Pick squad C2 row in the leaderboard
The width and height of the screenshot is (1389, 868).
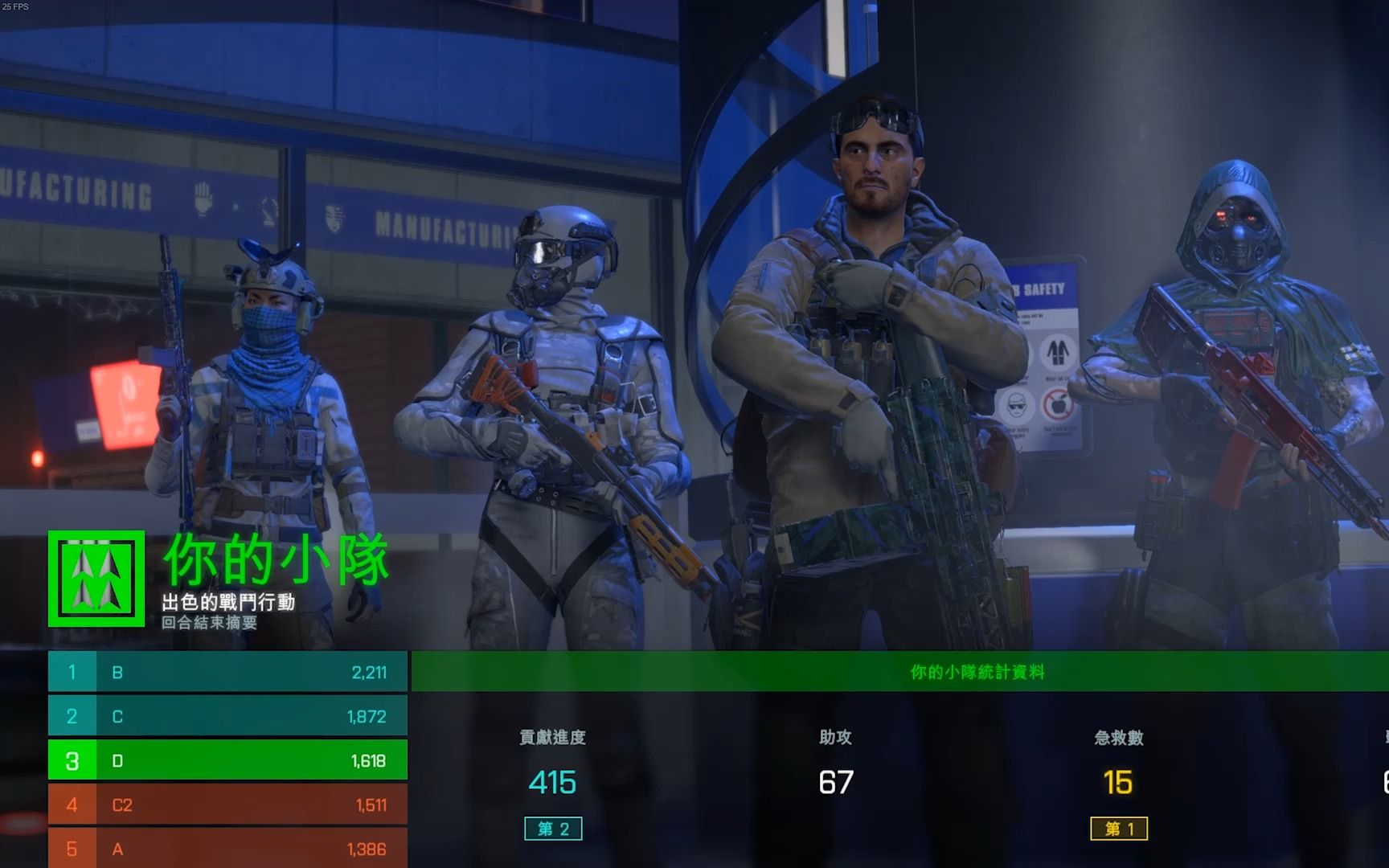pyautogui.click(x=227, y=805)
